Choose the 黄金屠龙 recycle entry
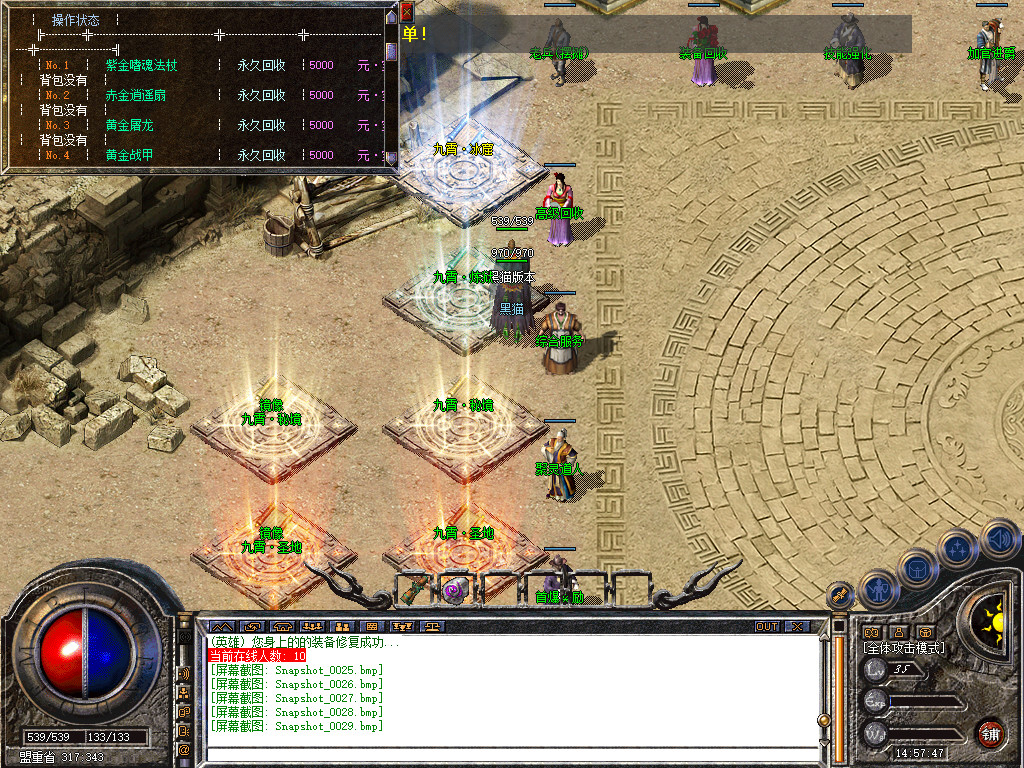This screenshot has height=768, width=1024. (130, 125)
